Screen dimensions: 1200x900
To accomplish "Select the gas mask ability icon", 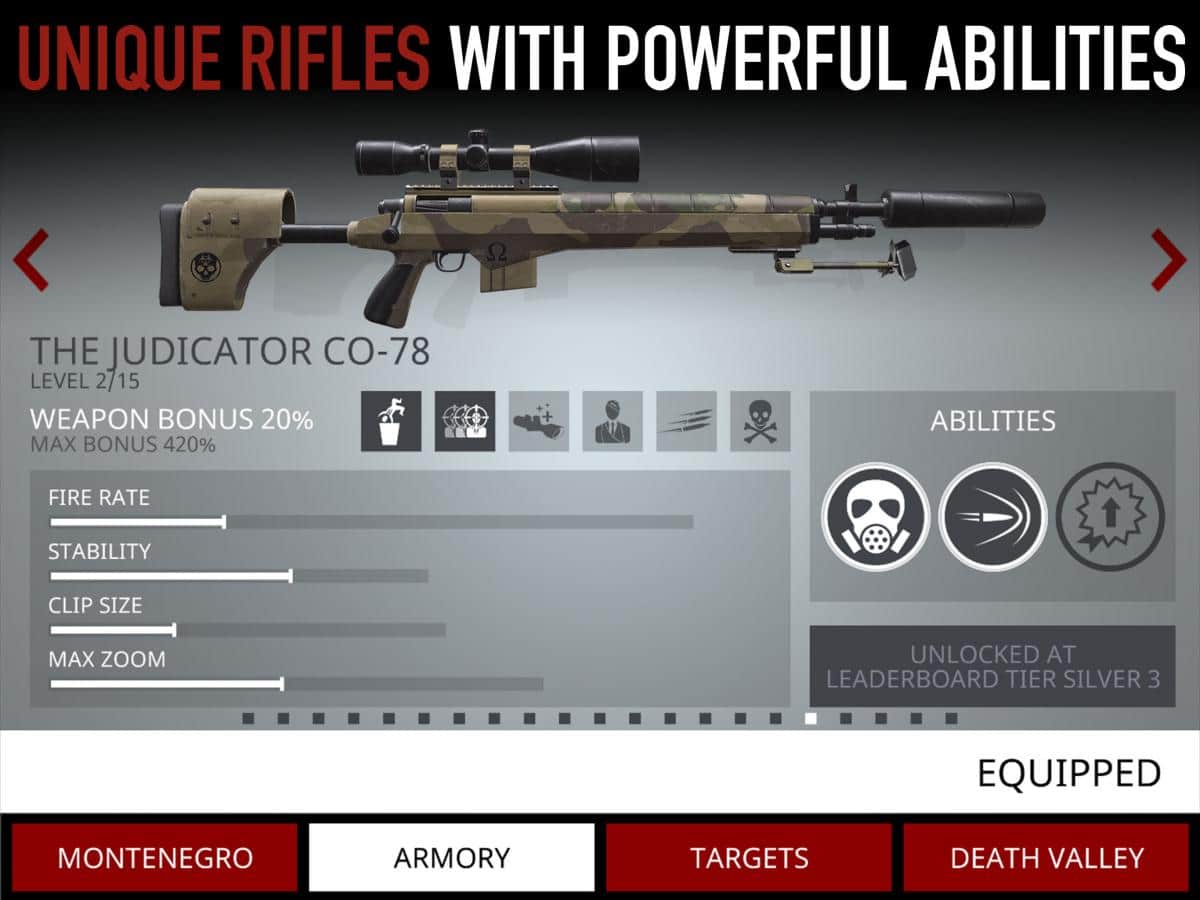I will tap(875, 516).
